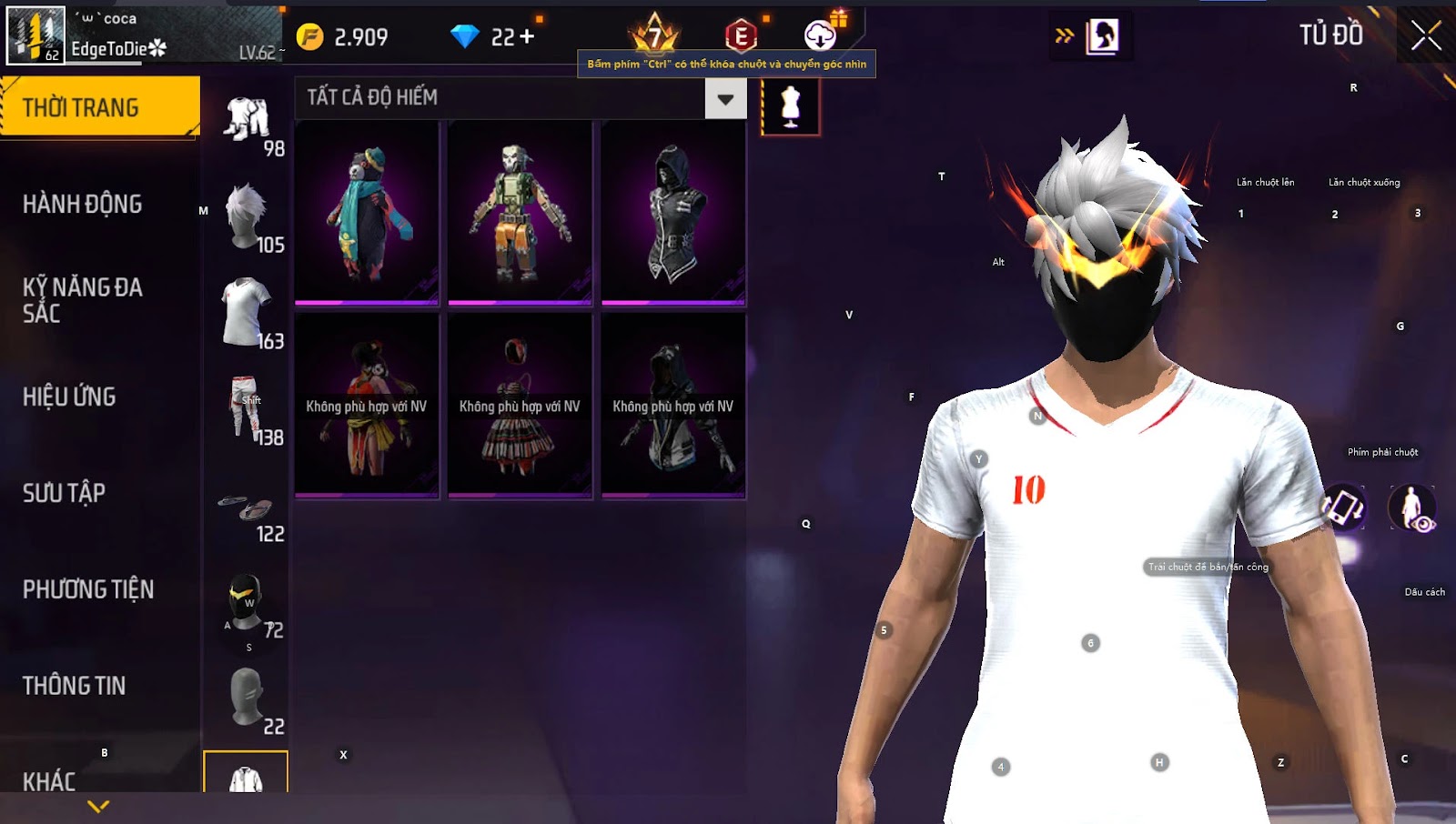This screenshot has height=824, width=1456.
Task: Choose the skull-masked soldier outfit
Action: (520, 215)
